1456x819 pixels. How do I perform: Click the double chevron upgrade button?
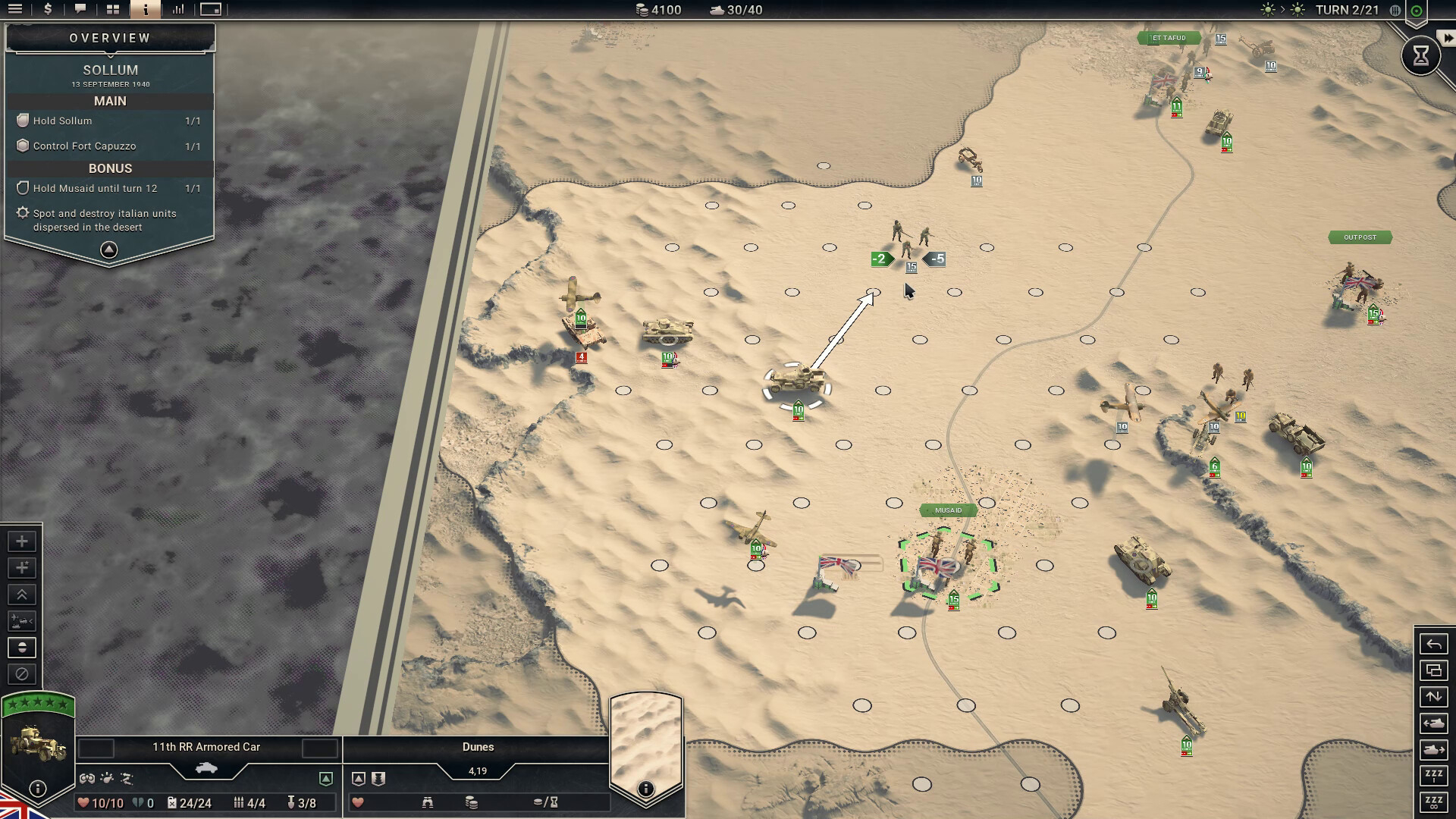pos(22,595)
